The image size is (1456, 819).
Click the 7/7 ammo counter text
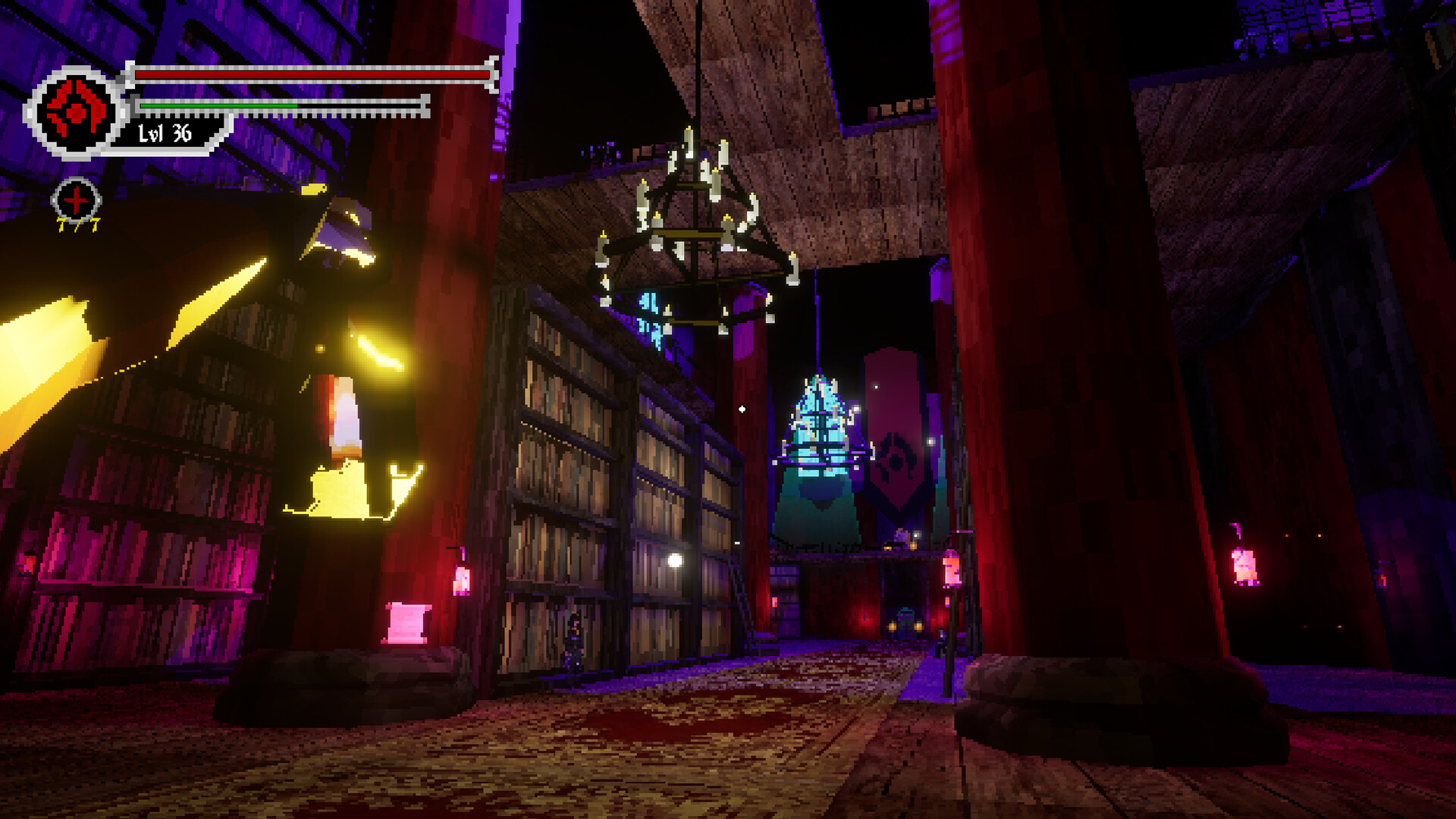76,224
